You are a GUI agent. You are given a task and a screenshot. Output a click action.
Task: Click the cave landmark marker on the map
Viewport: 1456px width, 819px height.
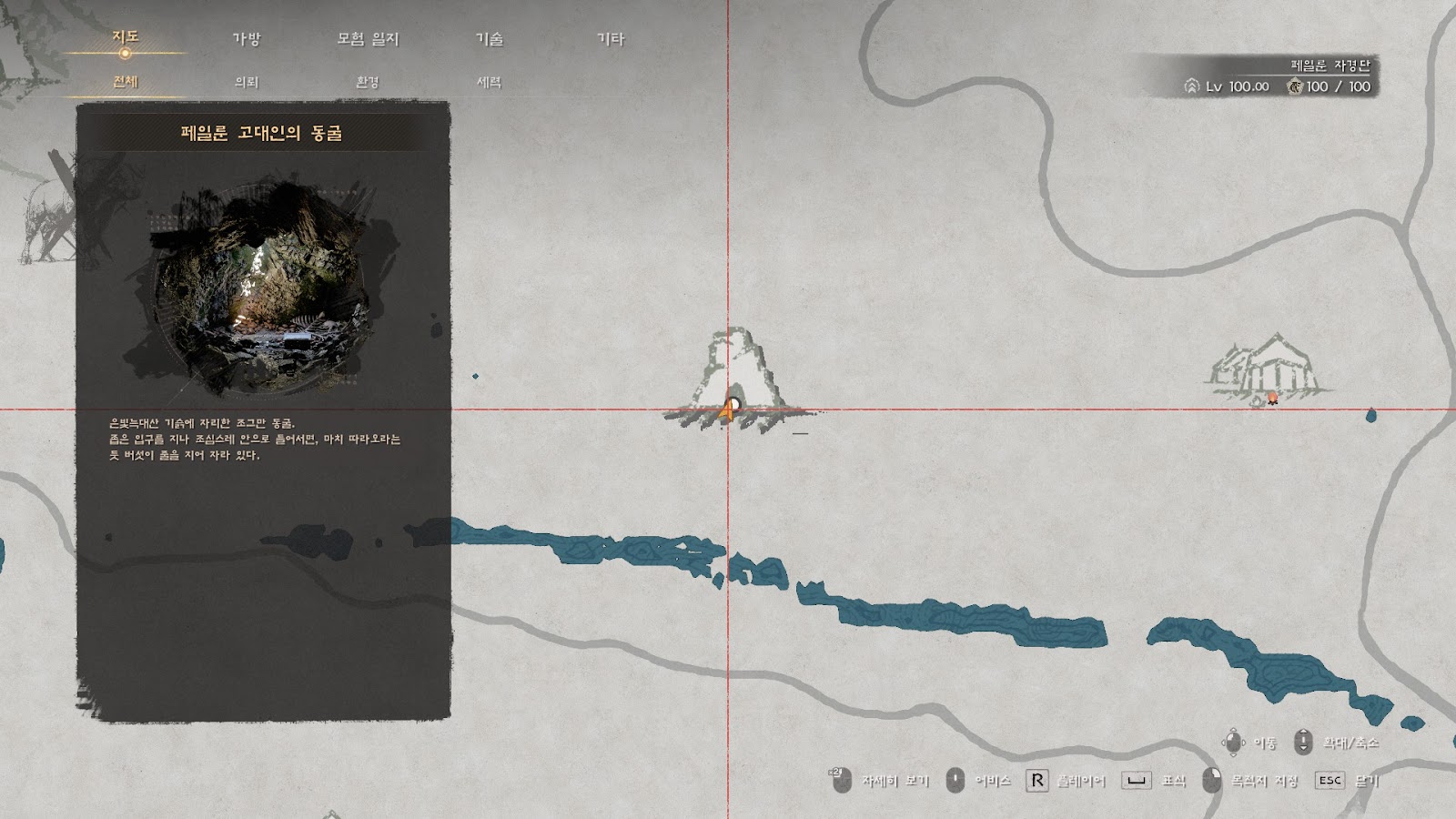pyautogui.click(x=737, y=378)
